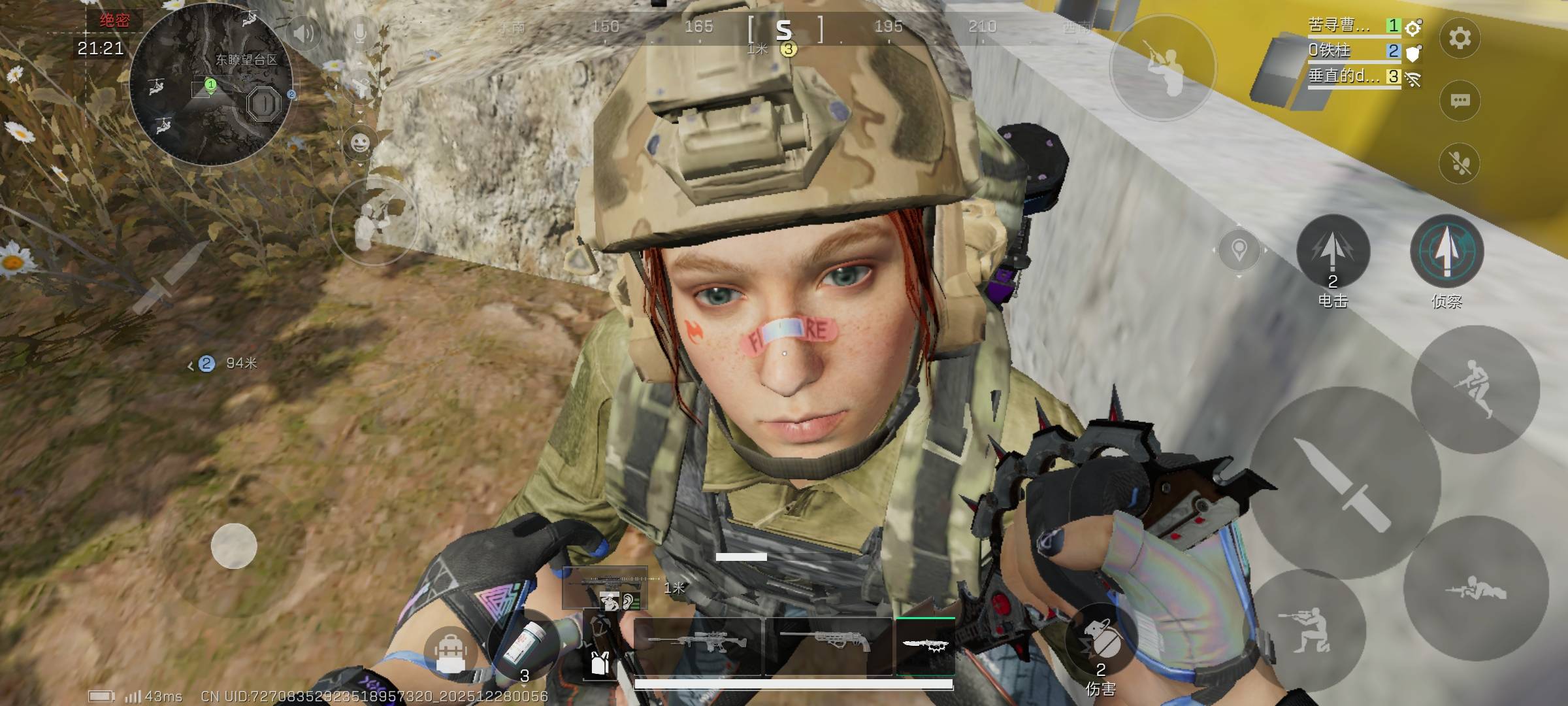This screenshot has height=706, width=1568.
Task: Activate the 侦察 recon arrow ability
Action: 1446,252
